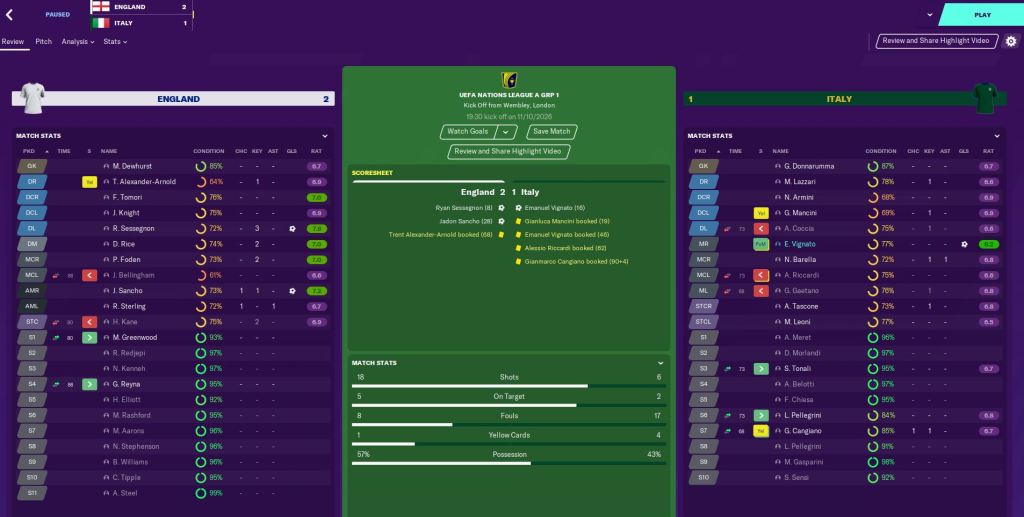This screenshot has width=1024, height=517.
Task: Choose substitute M. Greenwood row
Action: click(x=135, y=338)
